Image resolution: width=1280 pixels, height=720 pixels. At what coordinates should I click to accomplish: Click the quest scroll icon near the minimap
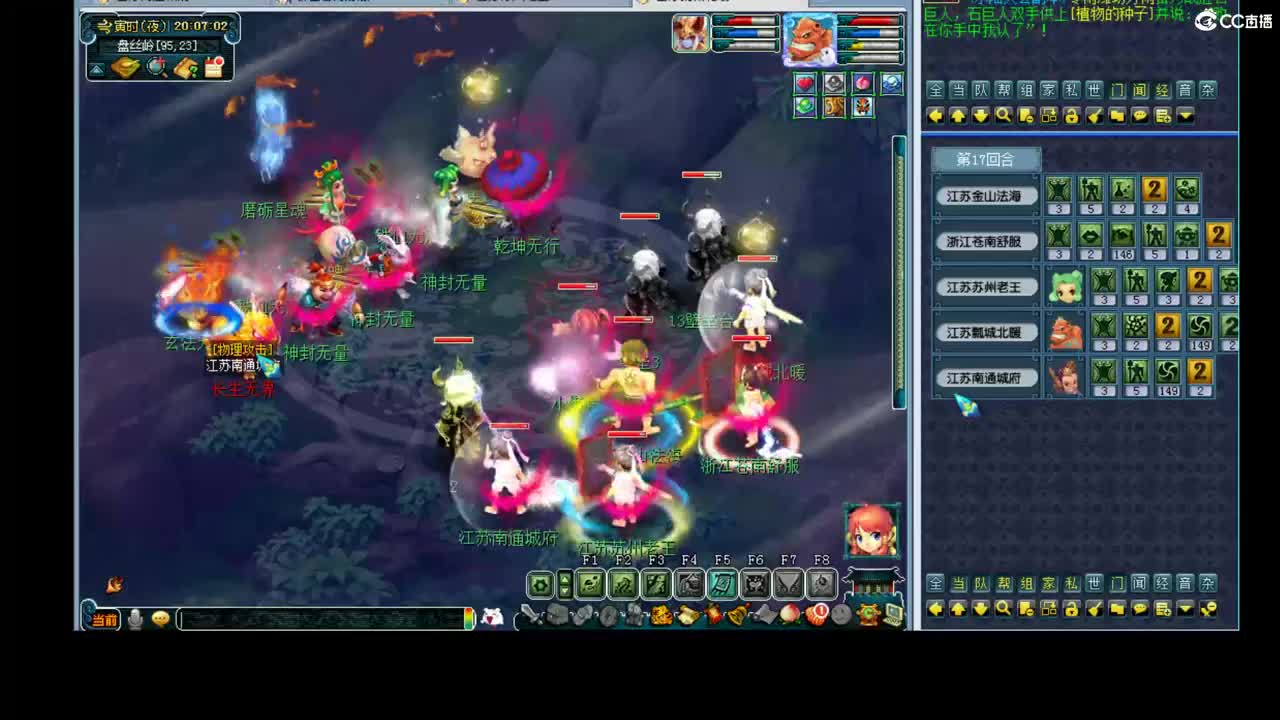coord(186,68)
